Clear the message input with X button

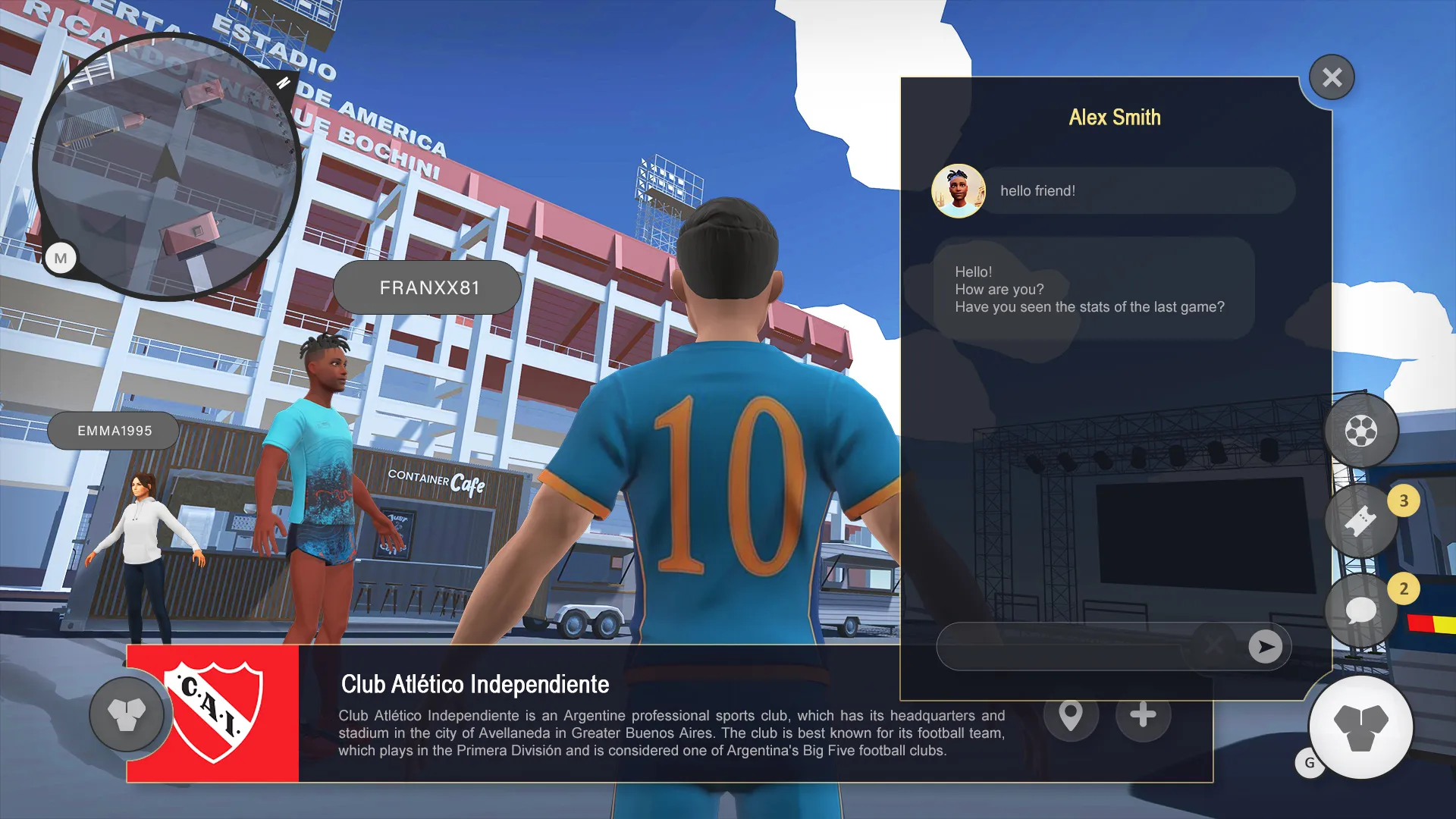1214,646
